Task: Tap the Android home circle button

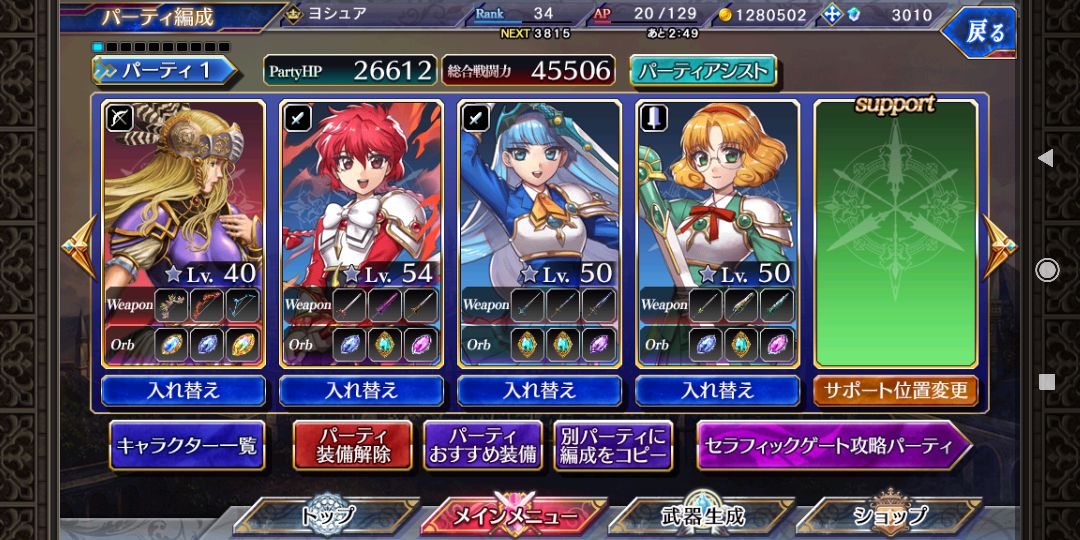Action: click(1047, 270)
